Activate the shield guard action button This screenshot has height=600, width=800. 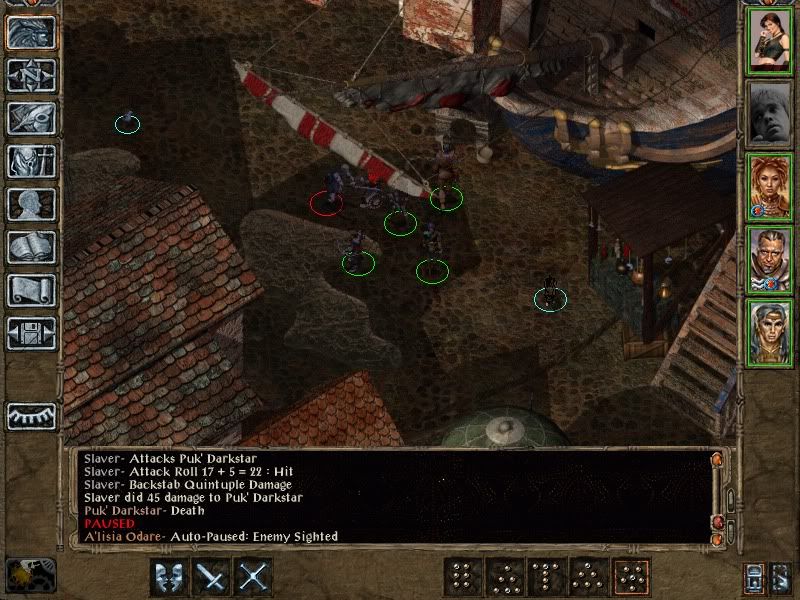point(169,576)
